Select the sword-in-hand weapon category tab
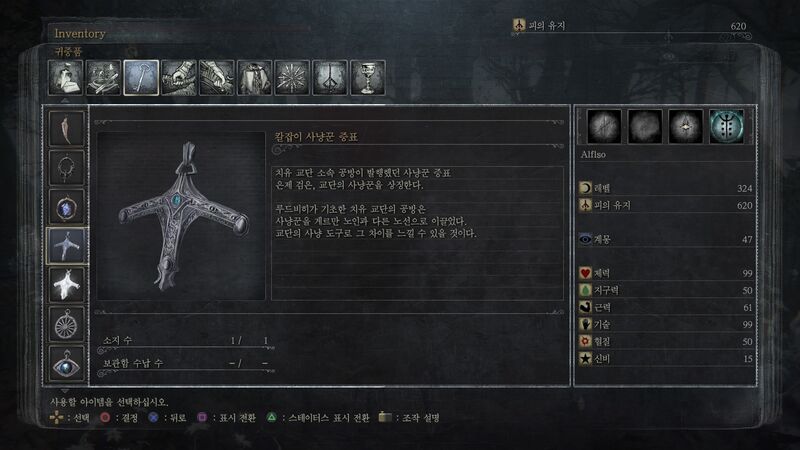 pyautogui.click(x=179, y=77)
